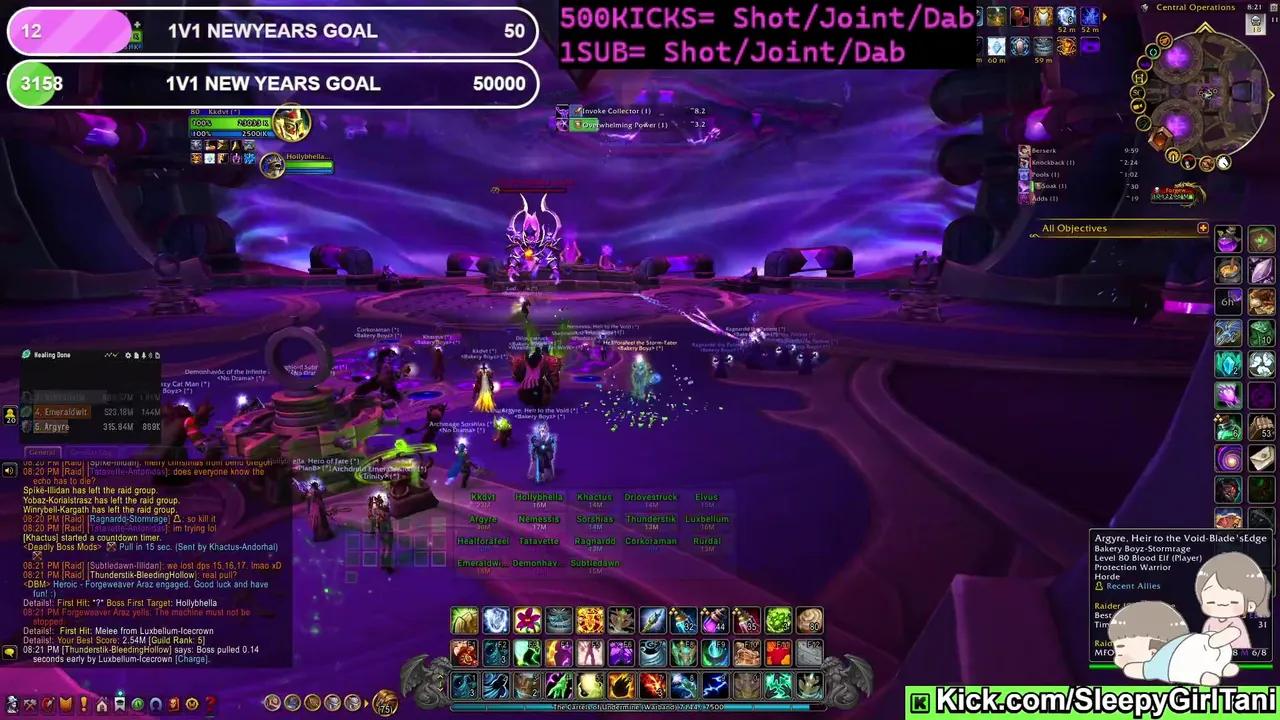The height and width of the screenshot is (720, 1280).
Task: Select the green vial item with 3 charges
Action: (778, 621)
